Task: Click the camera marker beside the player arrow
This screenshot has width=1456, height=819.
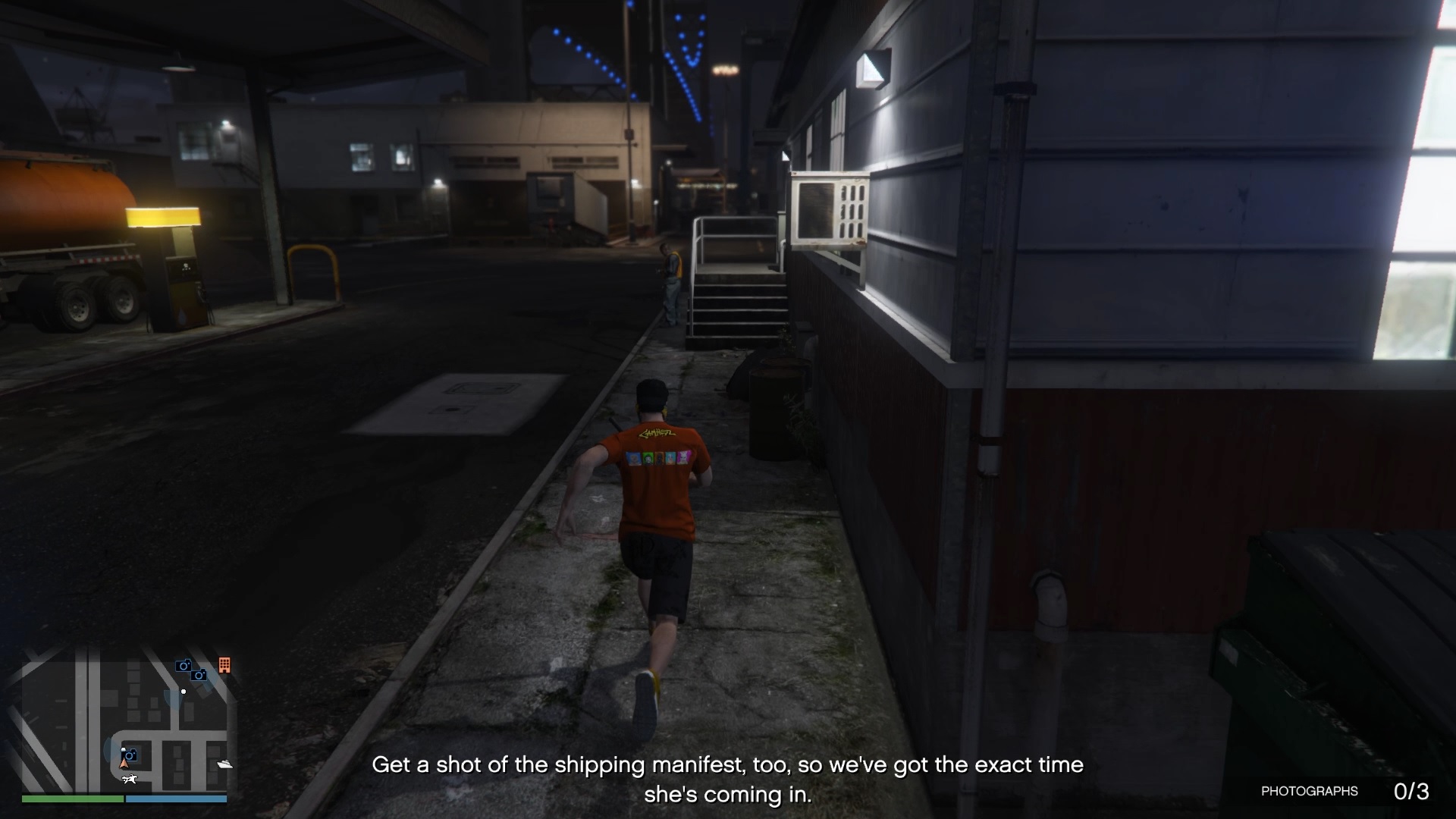Action: [130, 755]
